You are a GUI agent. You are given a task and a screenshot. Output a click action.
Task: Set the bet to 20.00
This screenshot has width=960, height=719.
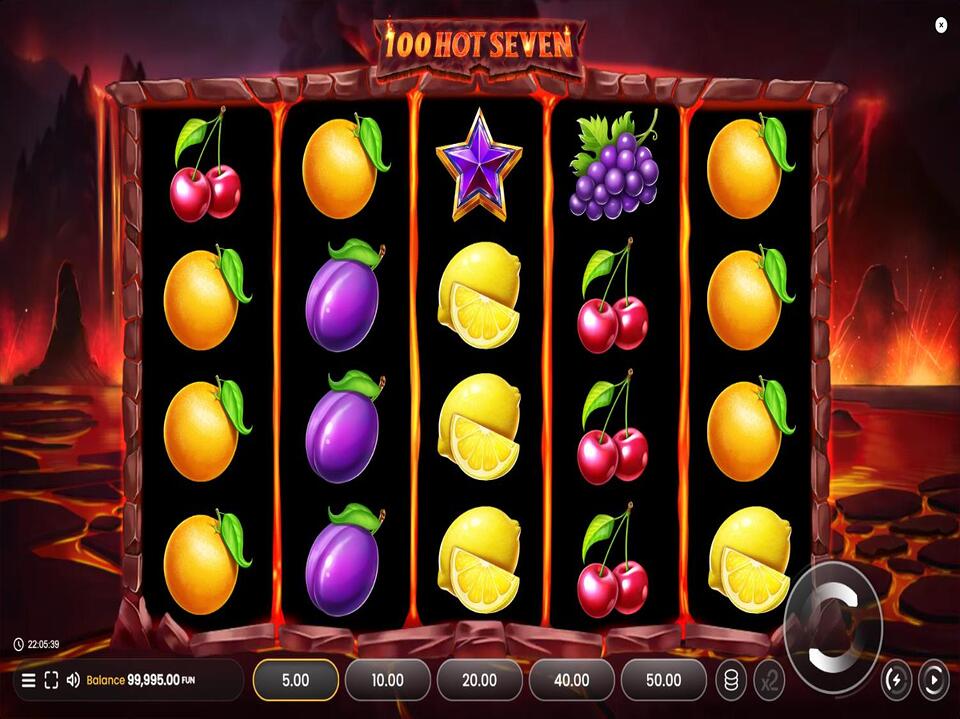479,680
